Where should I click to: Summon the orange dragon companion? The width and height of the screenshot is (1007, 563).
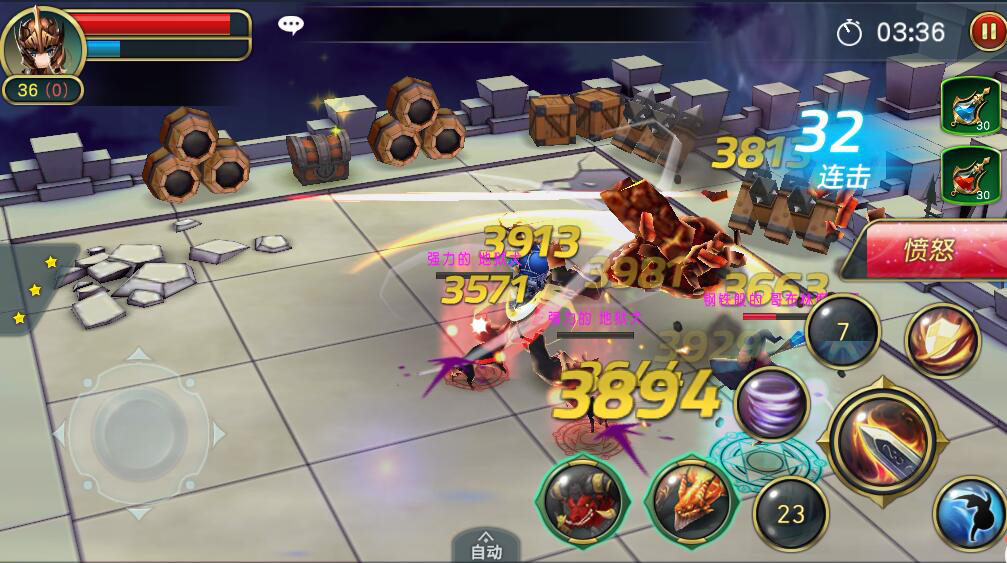click(690, 502)
